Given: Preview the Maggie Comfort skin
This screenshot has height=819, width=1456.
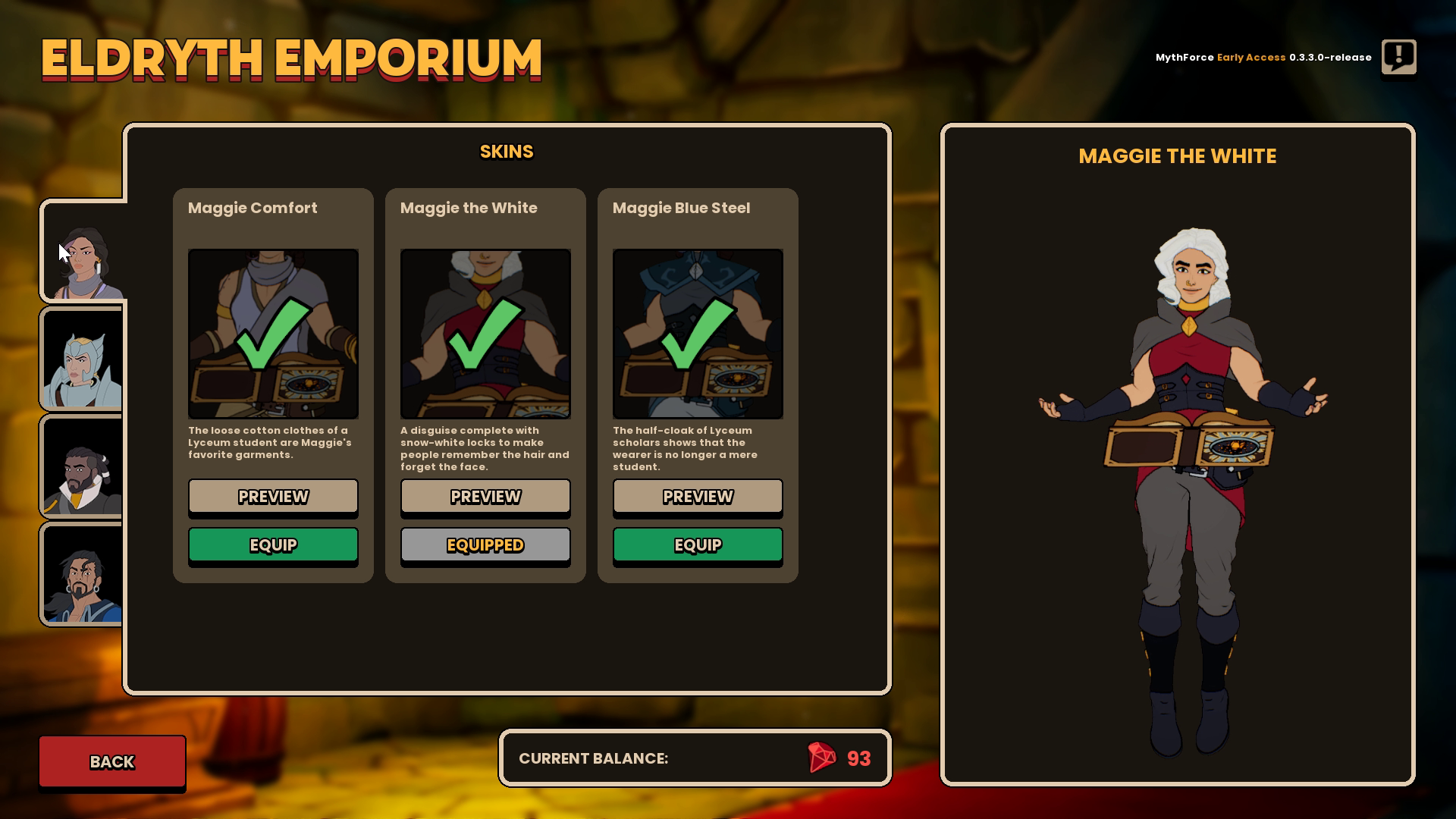Looking at the screenshot, I should [273, 497].
